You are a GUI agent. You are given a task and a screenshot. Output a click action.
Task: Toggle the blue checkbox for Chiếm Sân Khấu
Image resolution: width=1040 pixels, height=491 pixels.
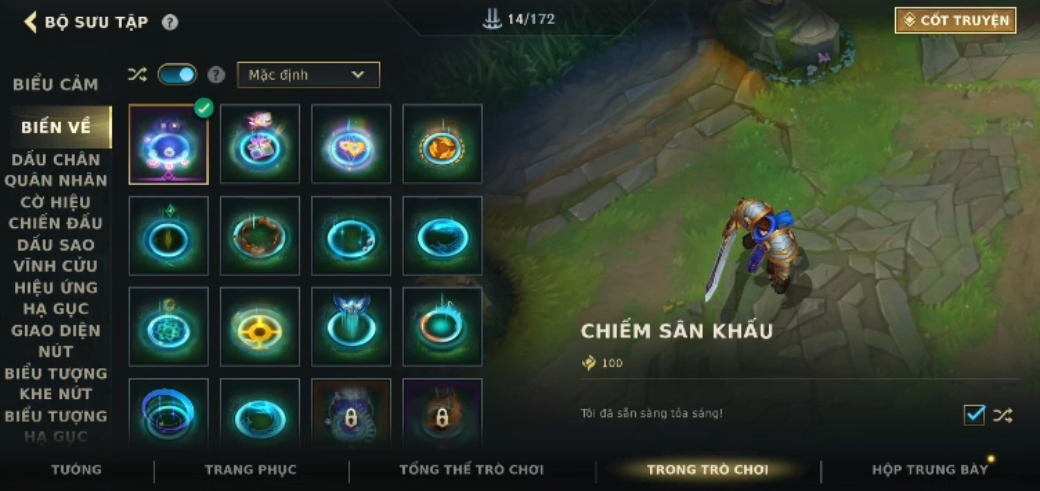[973, 415]
